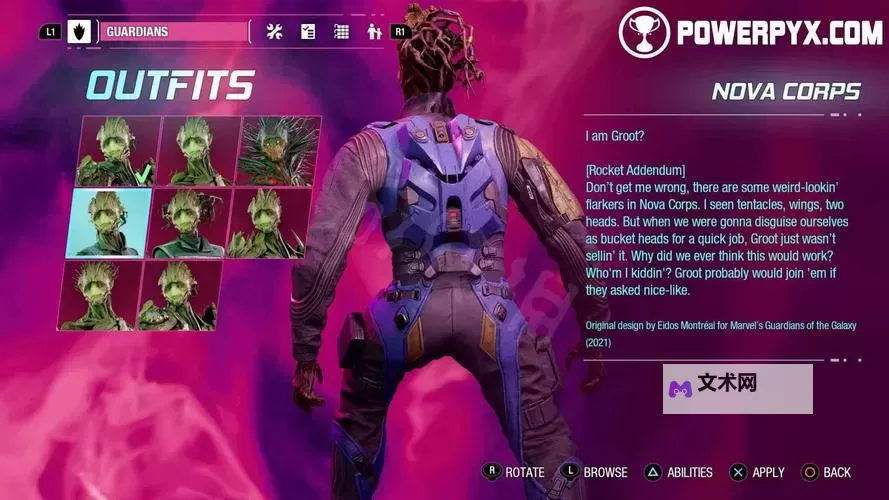
Task: Click the PowerPyx.com logo watermark
Action: (x=751, y=32)
